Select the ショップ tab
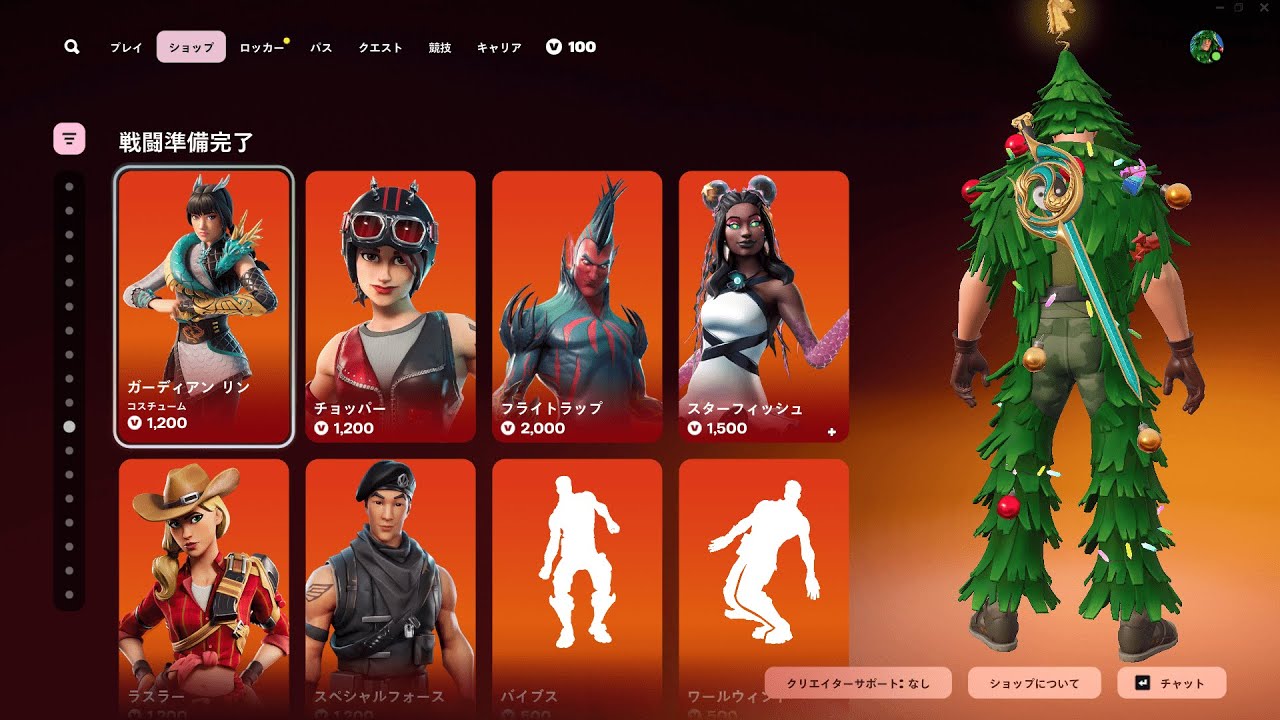The height and width of the screenshot is (720, 1280). (191, 47)
